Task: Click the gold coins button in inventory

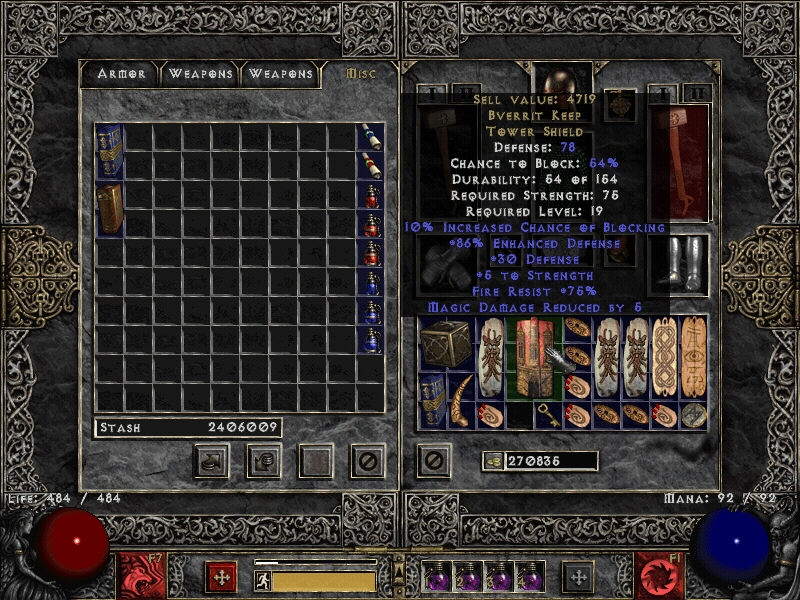Action: tap(492, 461)
